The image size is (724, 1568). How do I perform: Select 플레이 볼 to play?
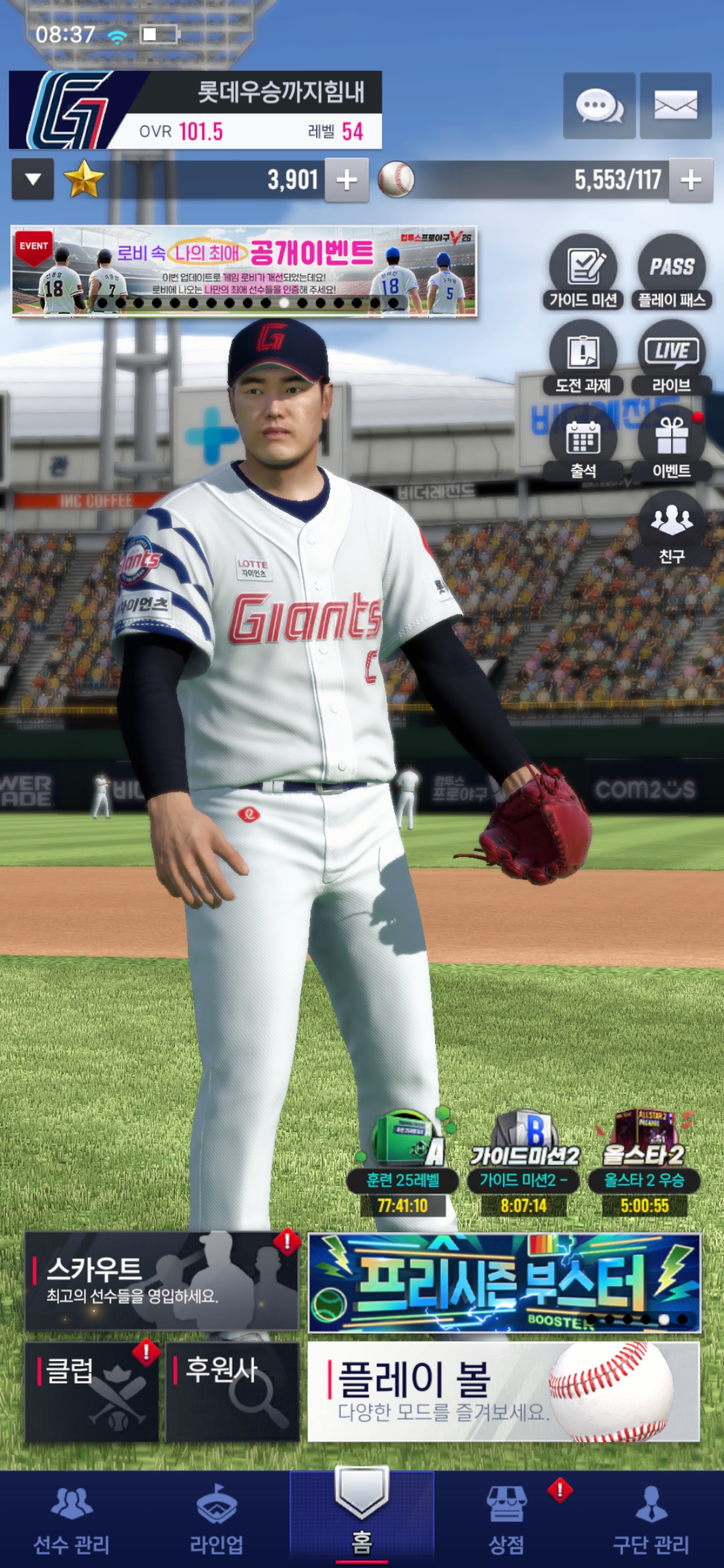pos(503,1391)
